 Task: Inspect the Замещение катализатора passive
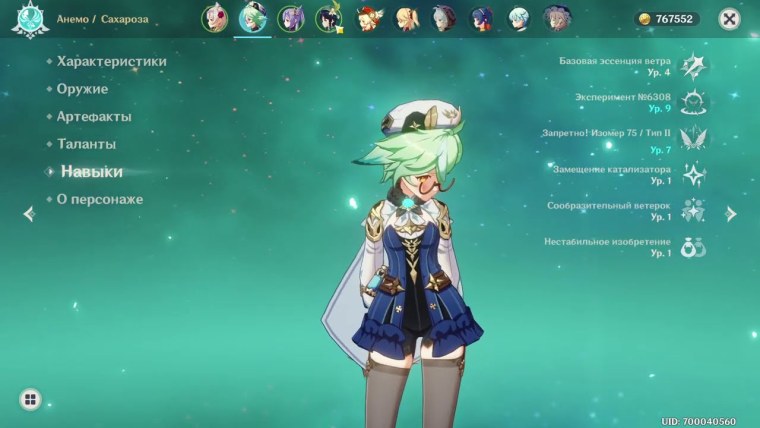coord(692,174)
